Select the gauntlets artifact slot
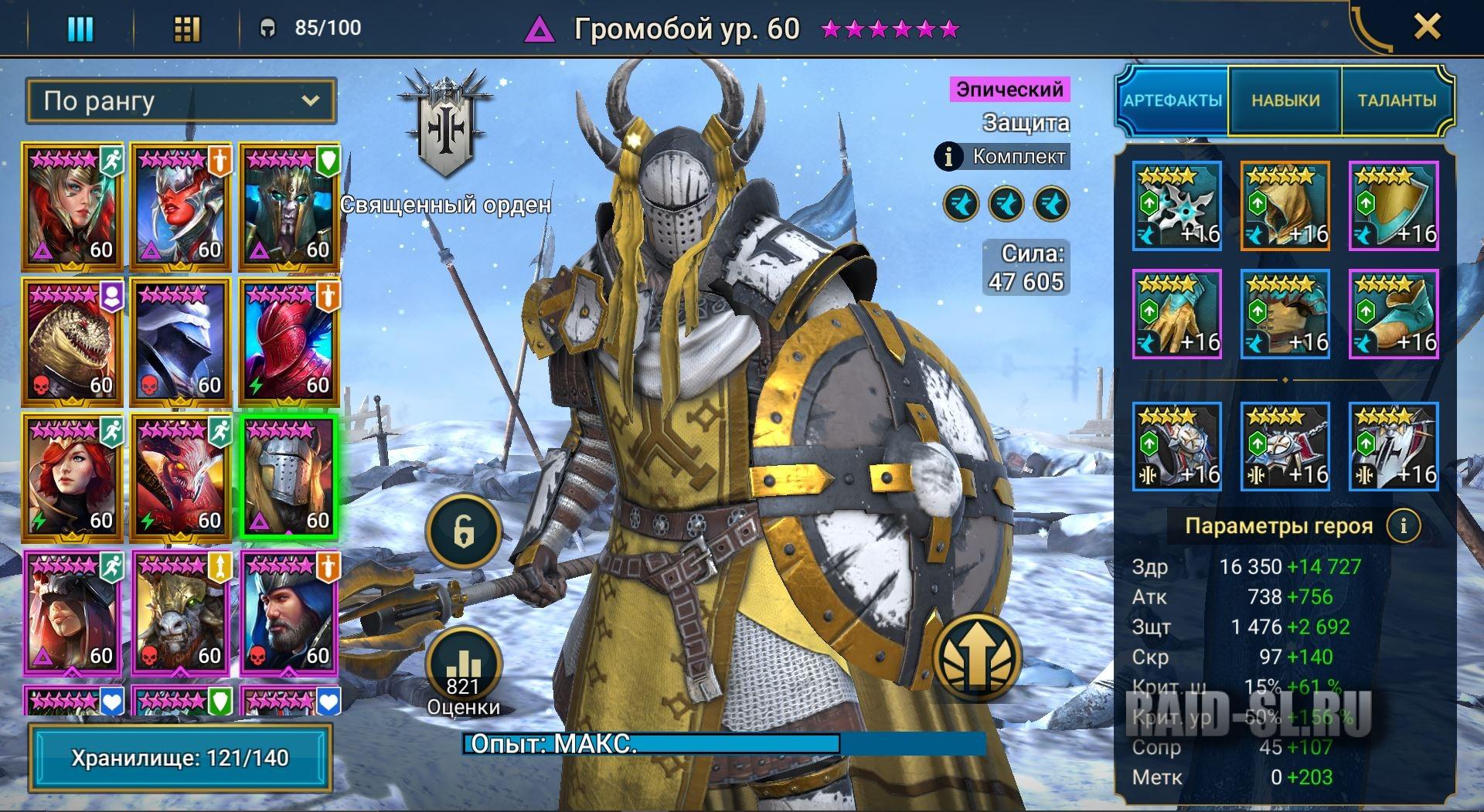This screenshot has width=1484, height=812. tap(1176, 314)
